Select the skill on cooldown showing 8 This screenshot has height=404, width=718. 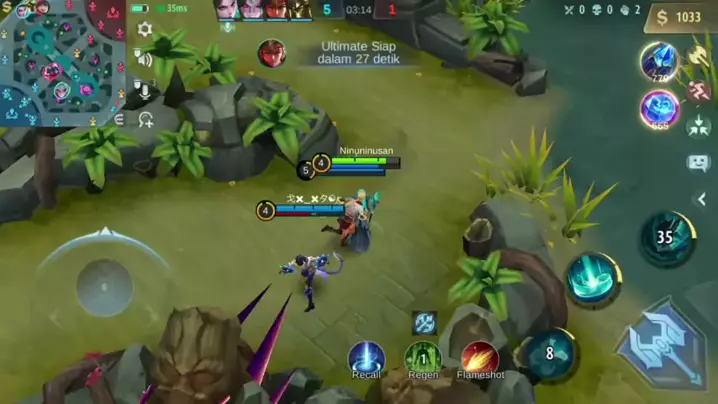tap(549, 353)
